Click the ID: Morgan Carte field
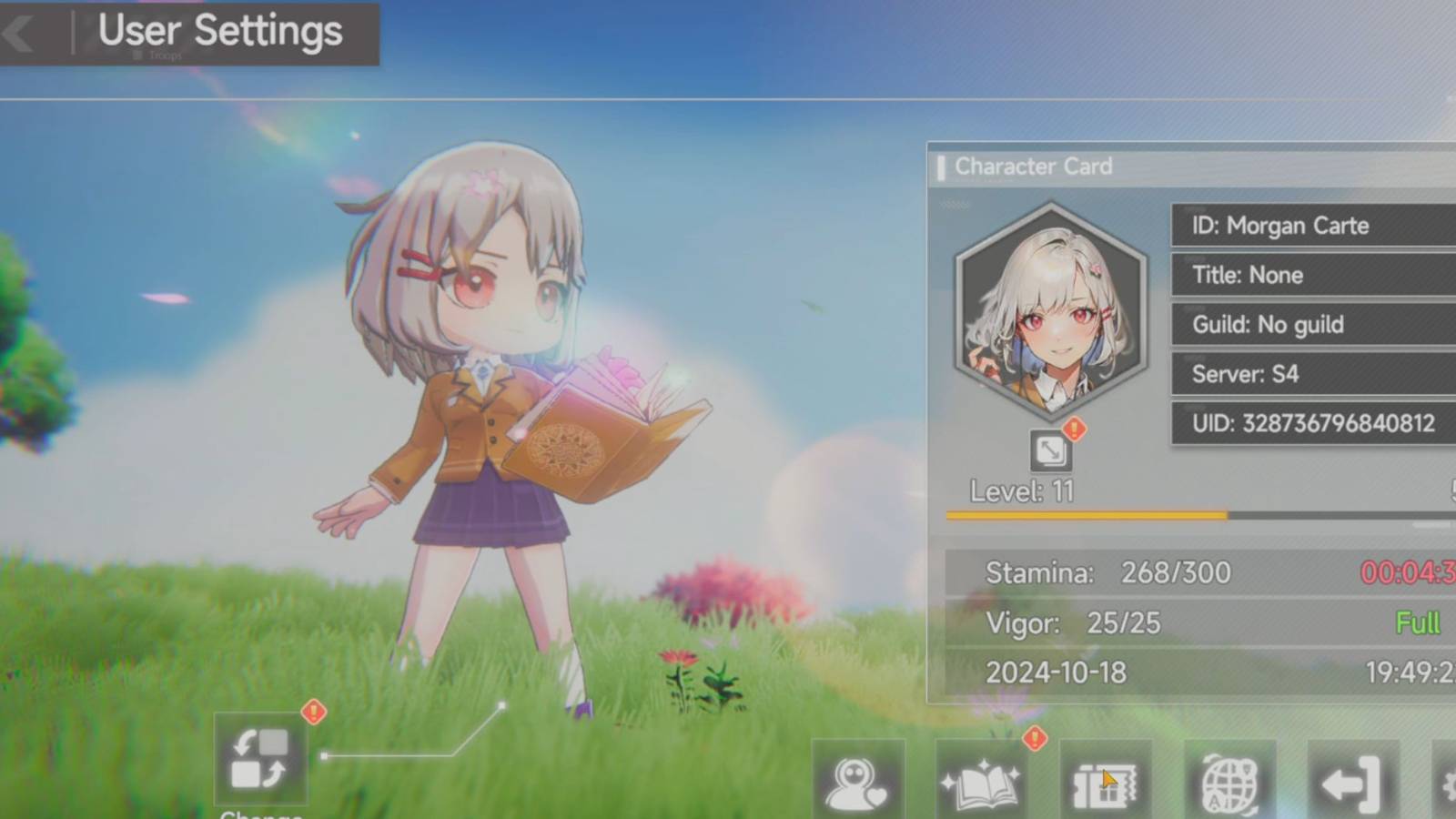The height and width of the screenshot is (819, 1456). (x=1310, y=226)
